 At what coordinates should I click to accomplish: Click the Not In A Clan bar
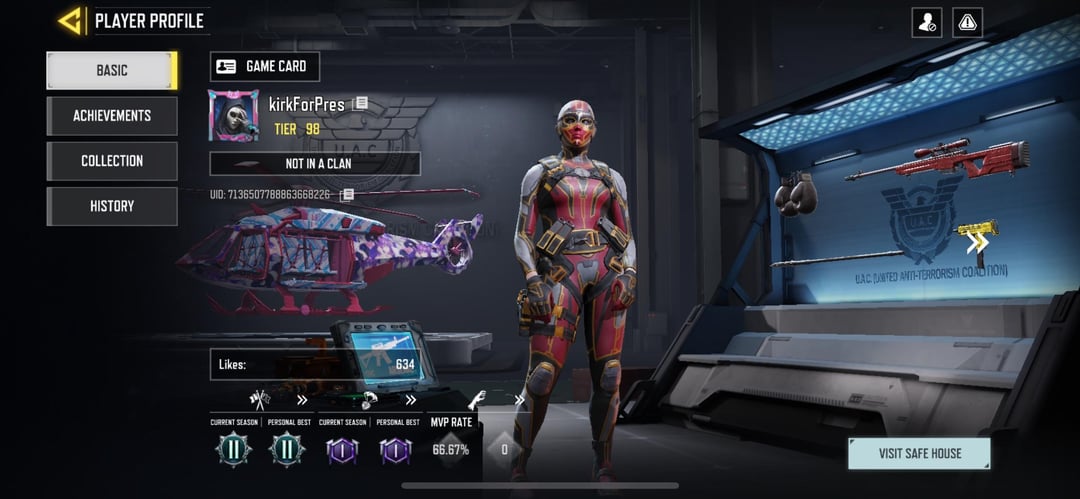click(315, 164)
